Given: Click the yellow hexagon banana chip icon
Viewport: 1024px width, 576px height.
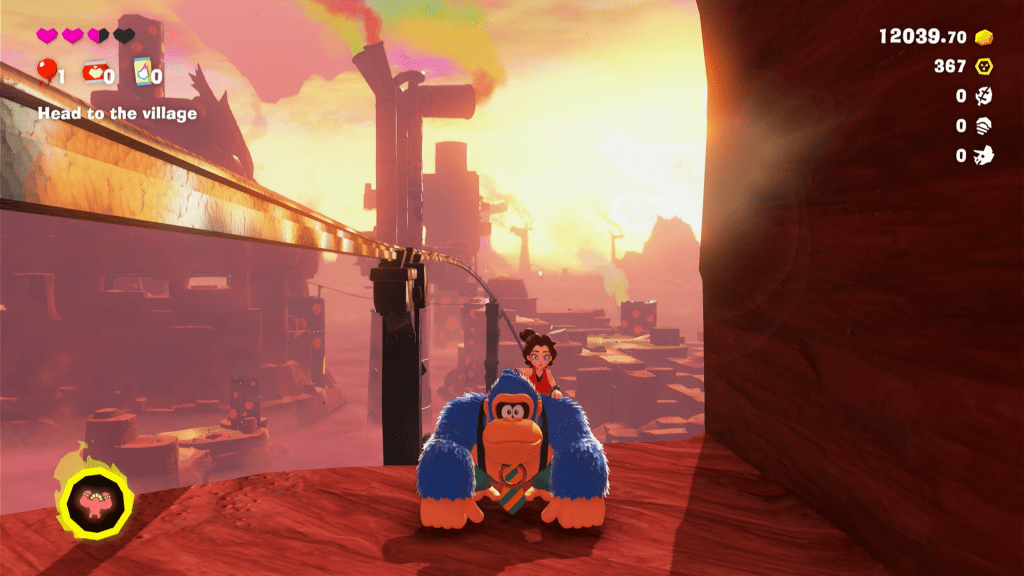Looking at the screenshot, I should point(985,66).
